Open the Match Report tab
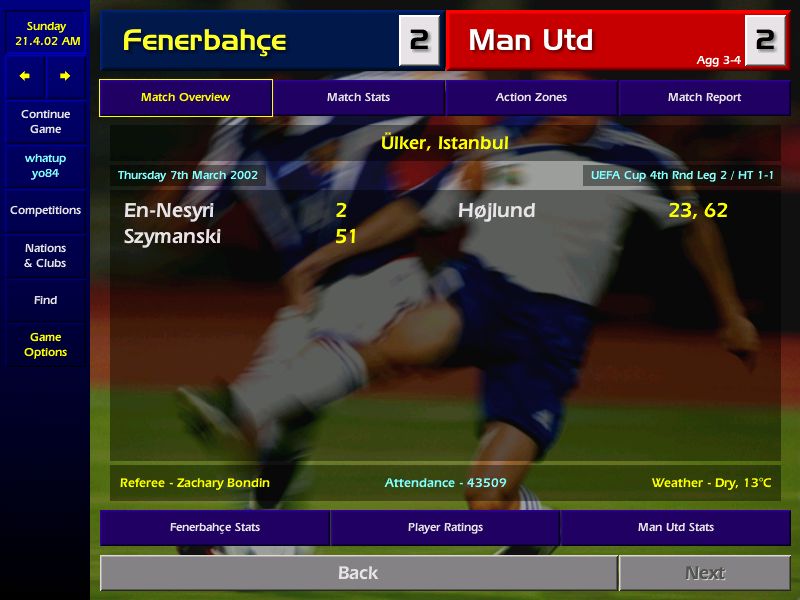Screen dimensions: 800x600 704,98
